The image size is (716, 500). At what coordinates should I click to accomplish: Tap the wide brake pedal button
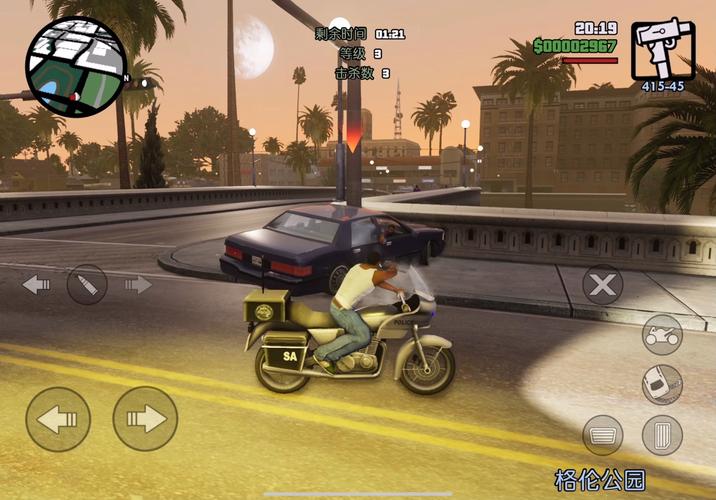pyautogui.click(x=603, y=435)
